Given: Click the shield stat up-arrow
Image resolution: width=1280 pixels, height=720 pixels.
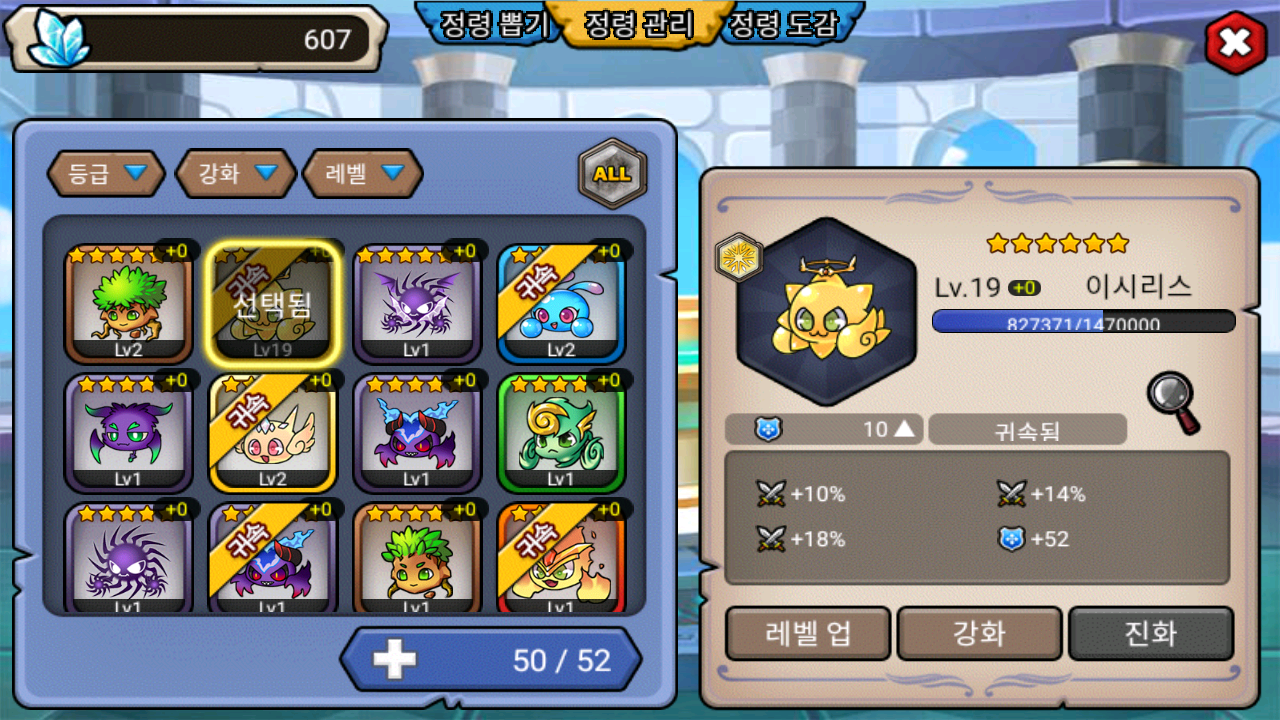Looking at the screenshot, I should tap(904, 430).
